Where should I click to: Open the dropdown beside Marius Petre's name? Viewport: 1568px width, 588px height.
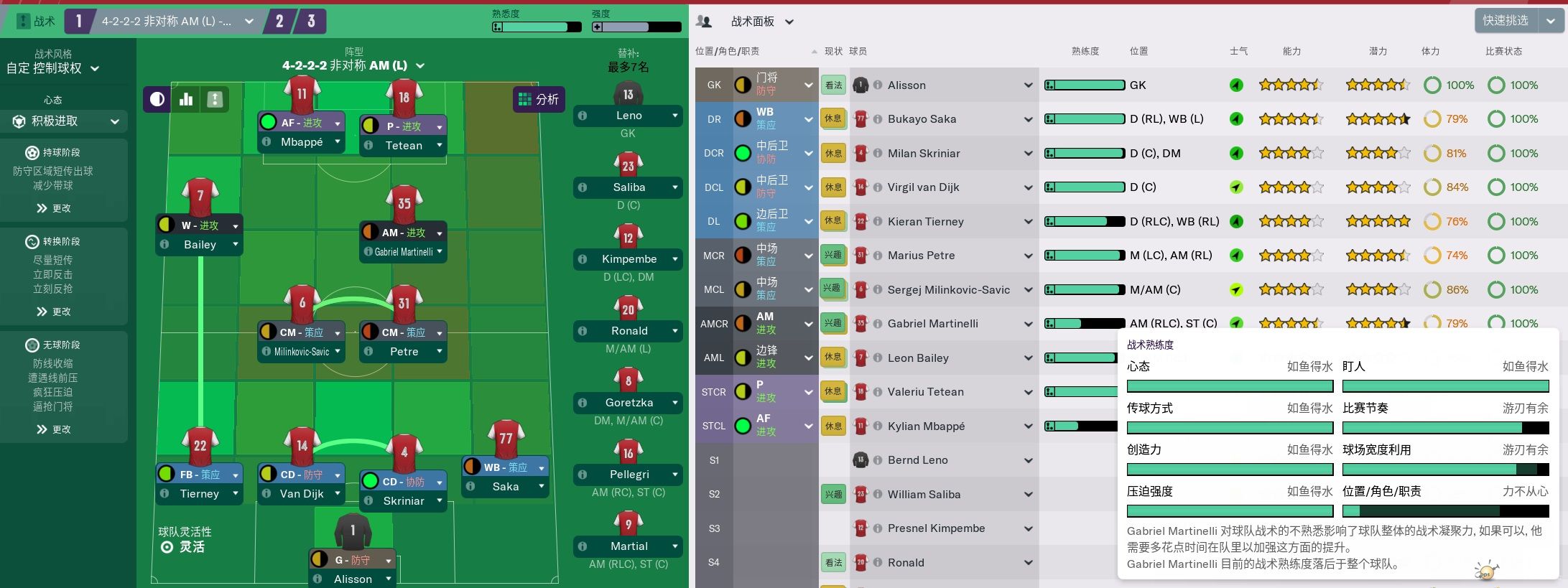pyautogui.click(x=1028, y=256)
